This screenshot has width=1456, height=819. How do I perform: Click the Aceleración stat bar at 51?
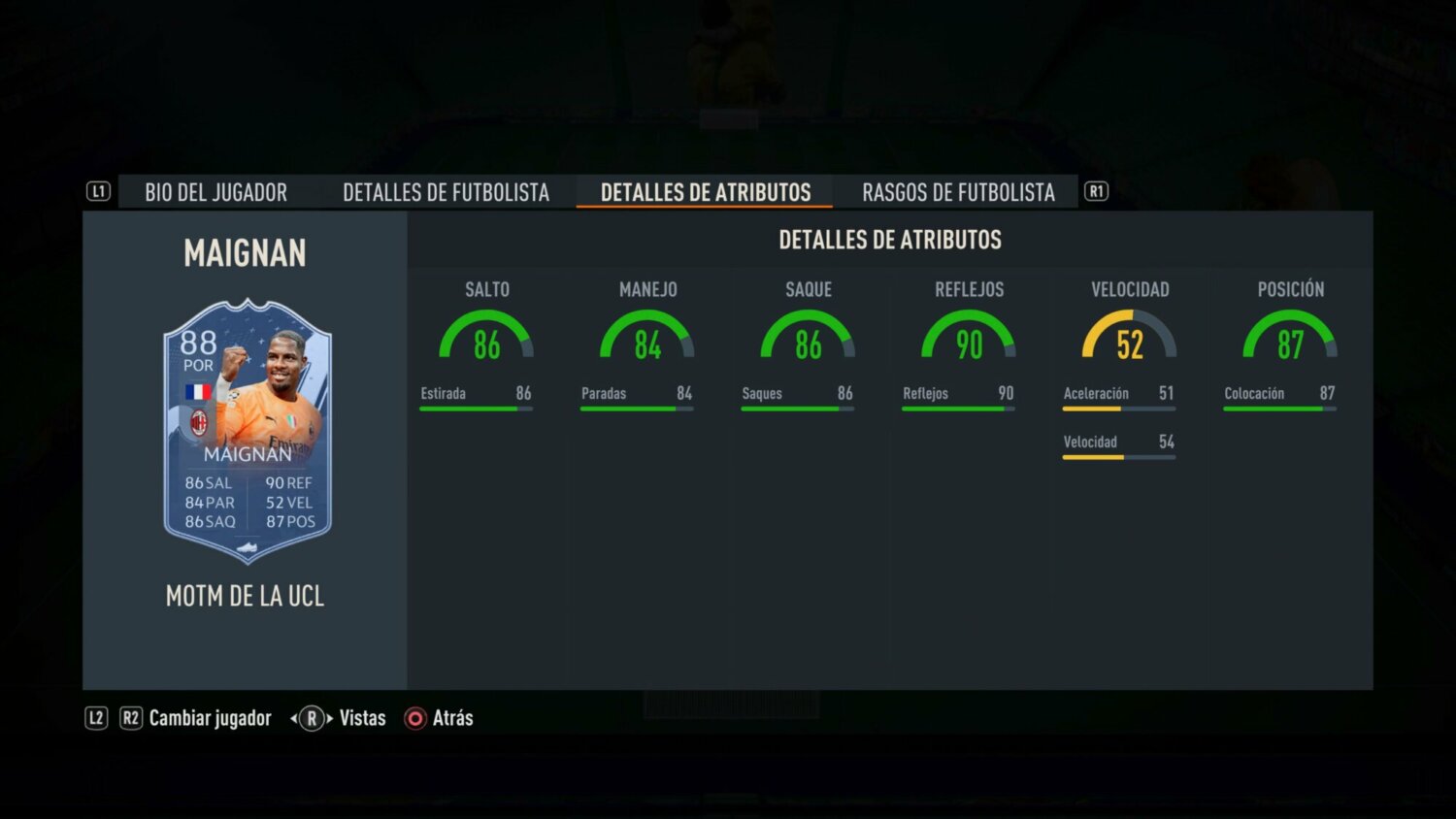point(1118,407)
